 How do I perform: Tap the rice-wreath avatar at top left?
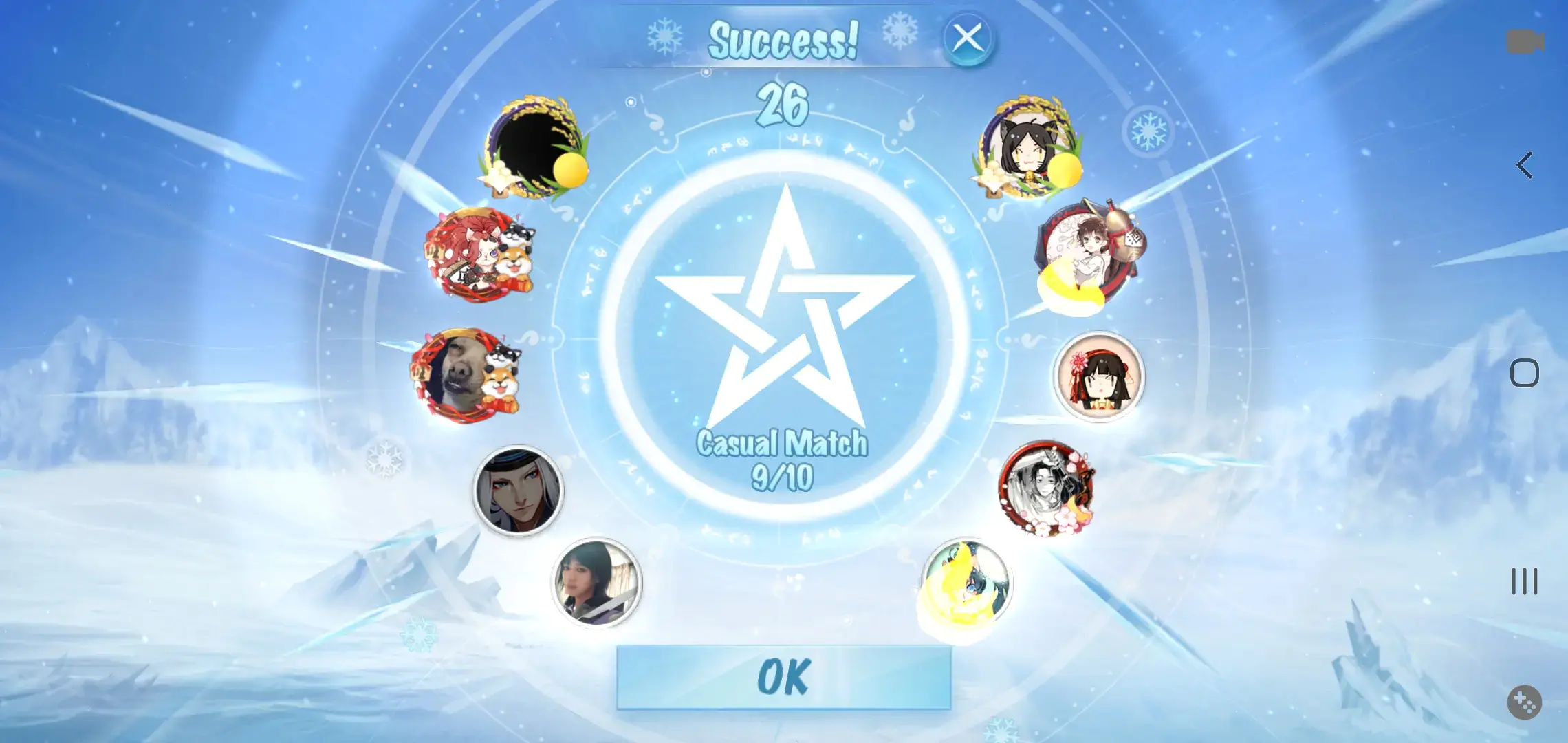point(538,153)
